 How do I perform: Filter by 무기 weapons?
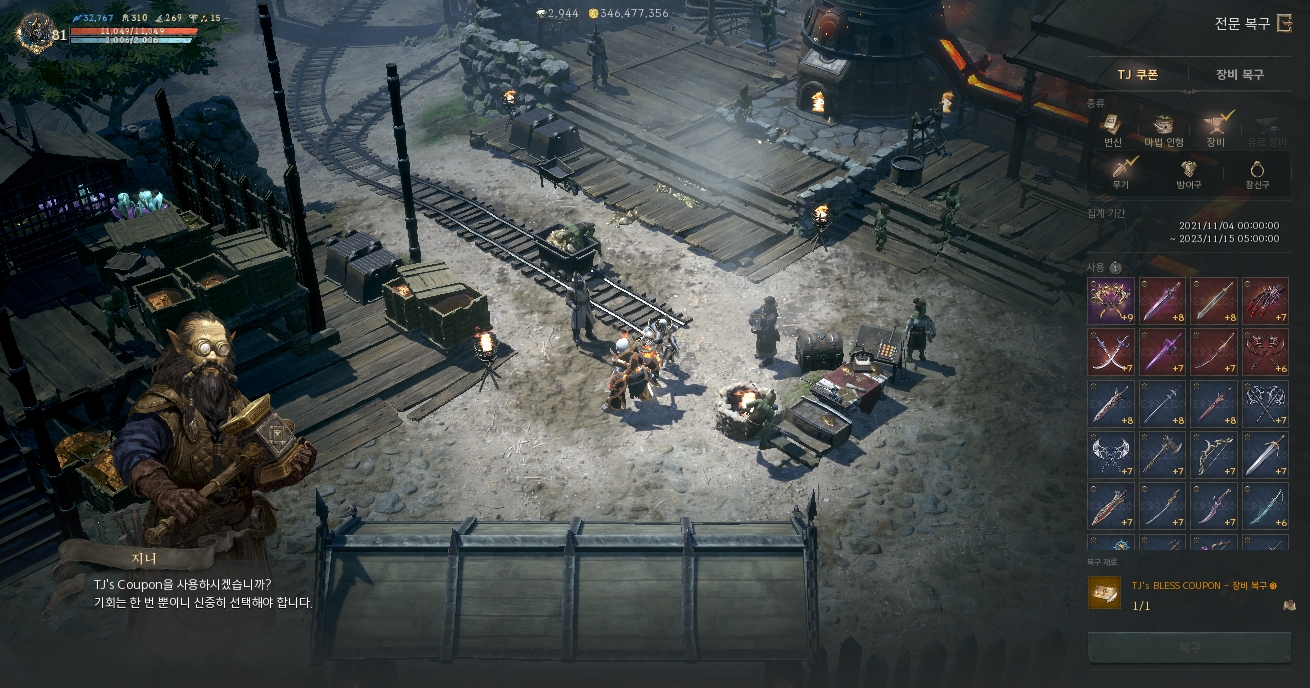(1120, 173)
